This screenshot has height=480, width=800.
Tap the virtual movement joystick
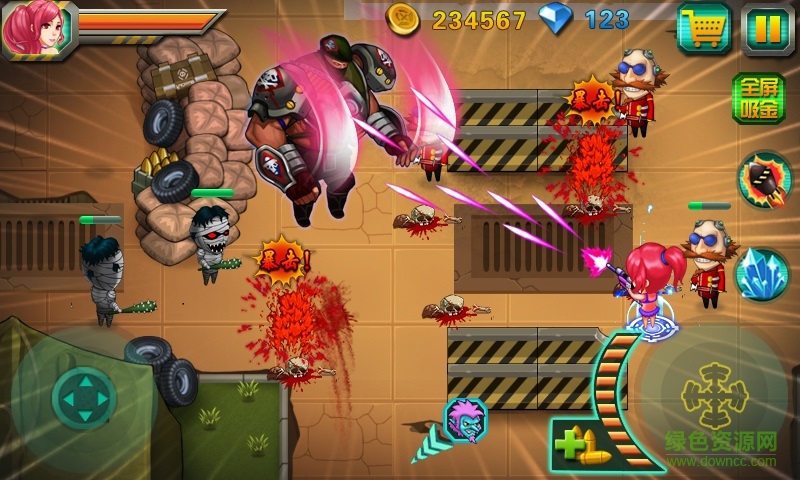pyautogui.click(x=84, y=397)
